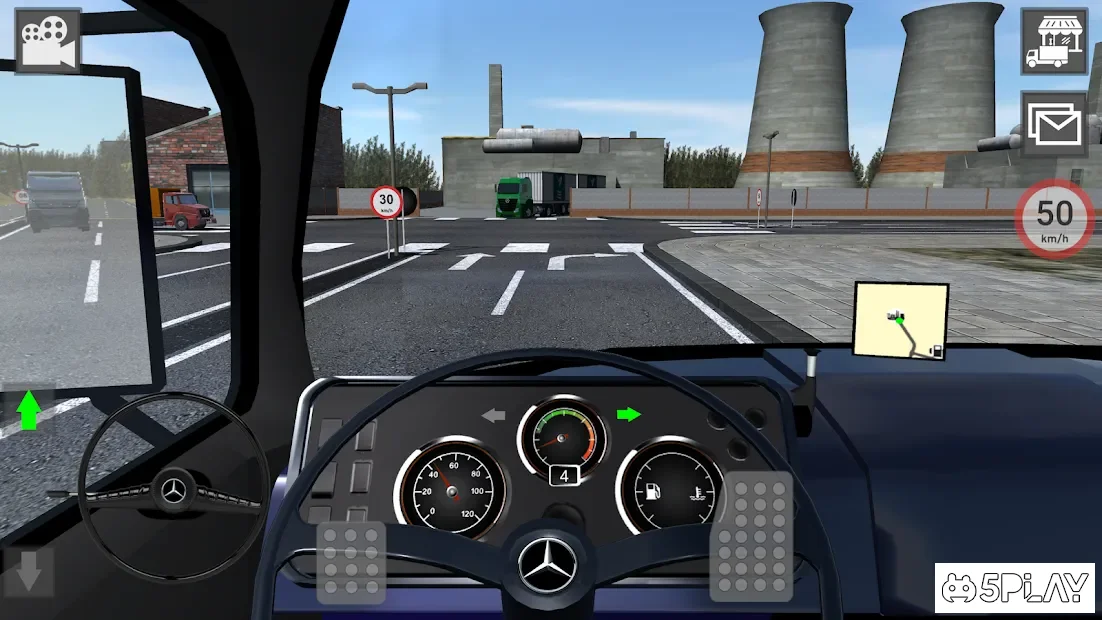The height and width of the screenshot is (620, 1102).
Task: Toggle the green right turn signal arrow
Action: tap(628, 412)
